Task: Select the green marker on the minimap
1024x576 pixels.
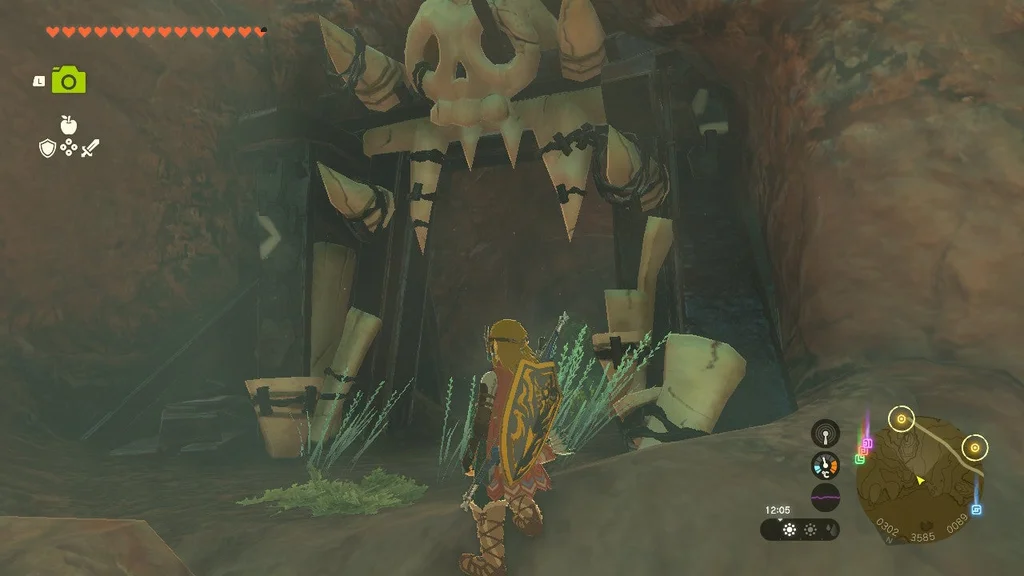Action: pos(860,459)
